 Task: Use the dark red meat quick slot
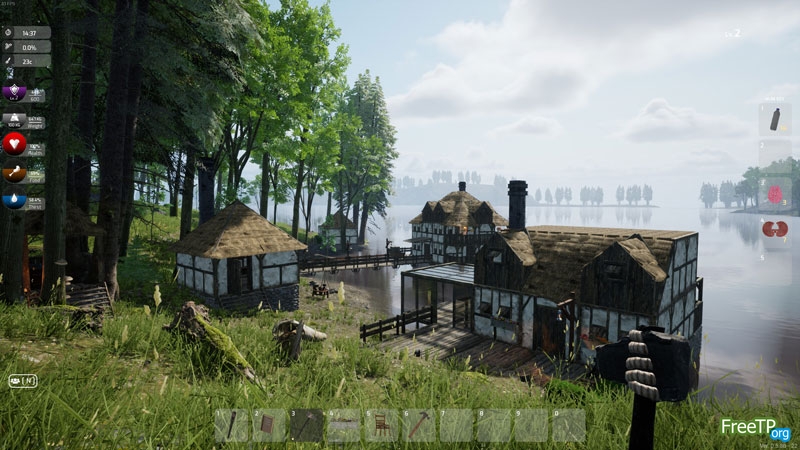[x=775, y=229]
